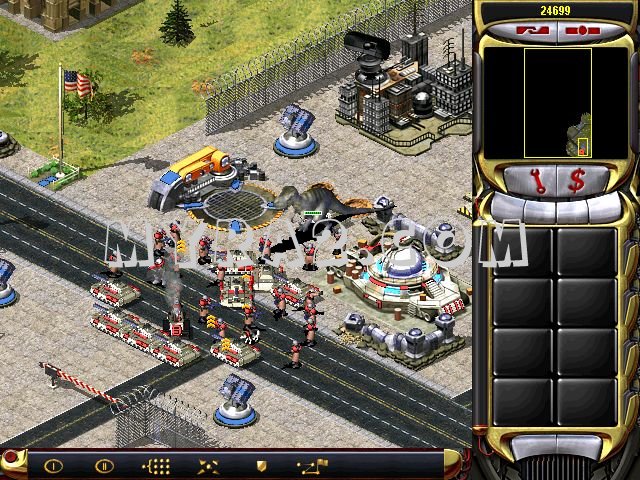The height and width of the screenshot is (480, 640).
Task: Click the dotted formation move icon
Action: click(x=157, y=465)
